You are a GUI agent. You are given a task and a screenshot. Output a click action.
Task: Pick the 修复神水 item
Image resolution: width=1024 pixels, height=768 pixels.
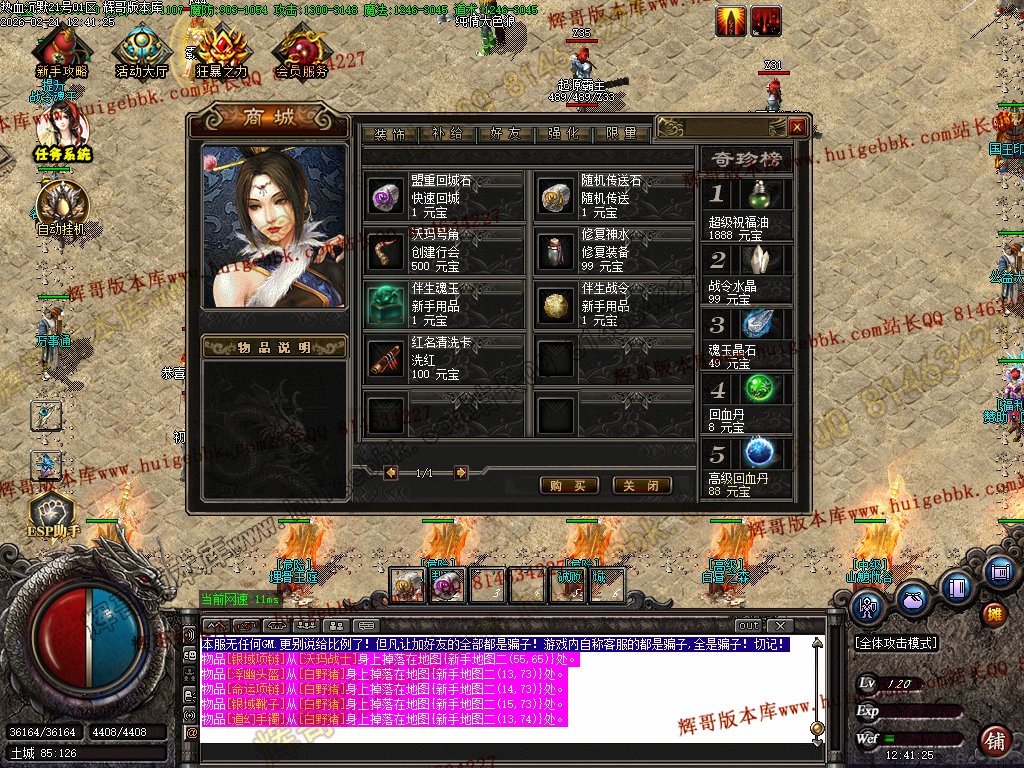point(613,251)
